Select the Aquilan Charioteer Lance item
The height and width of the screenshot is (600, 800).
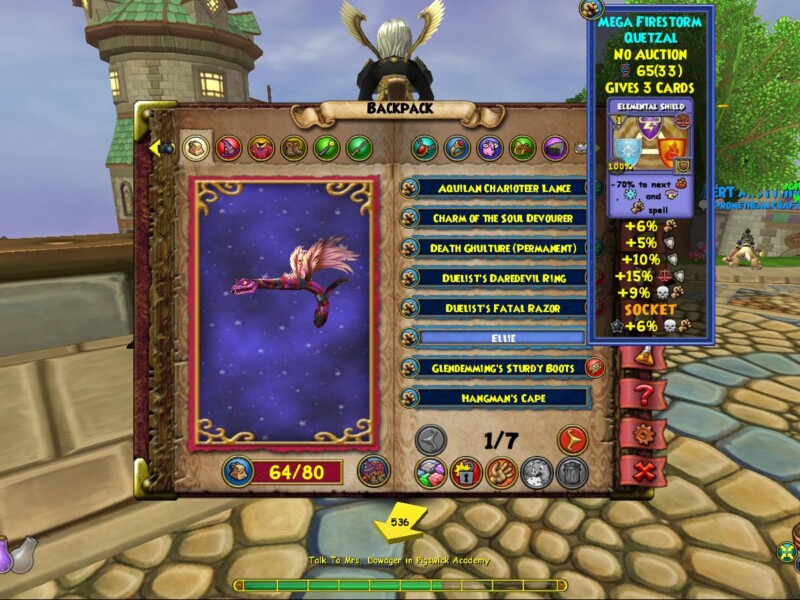(502, 188)
